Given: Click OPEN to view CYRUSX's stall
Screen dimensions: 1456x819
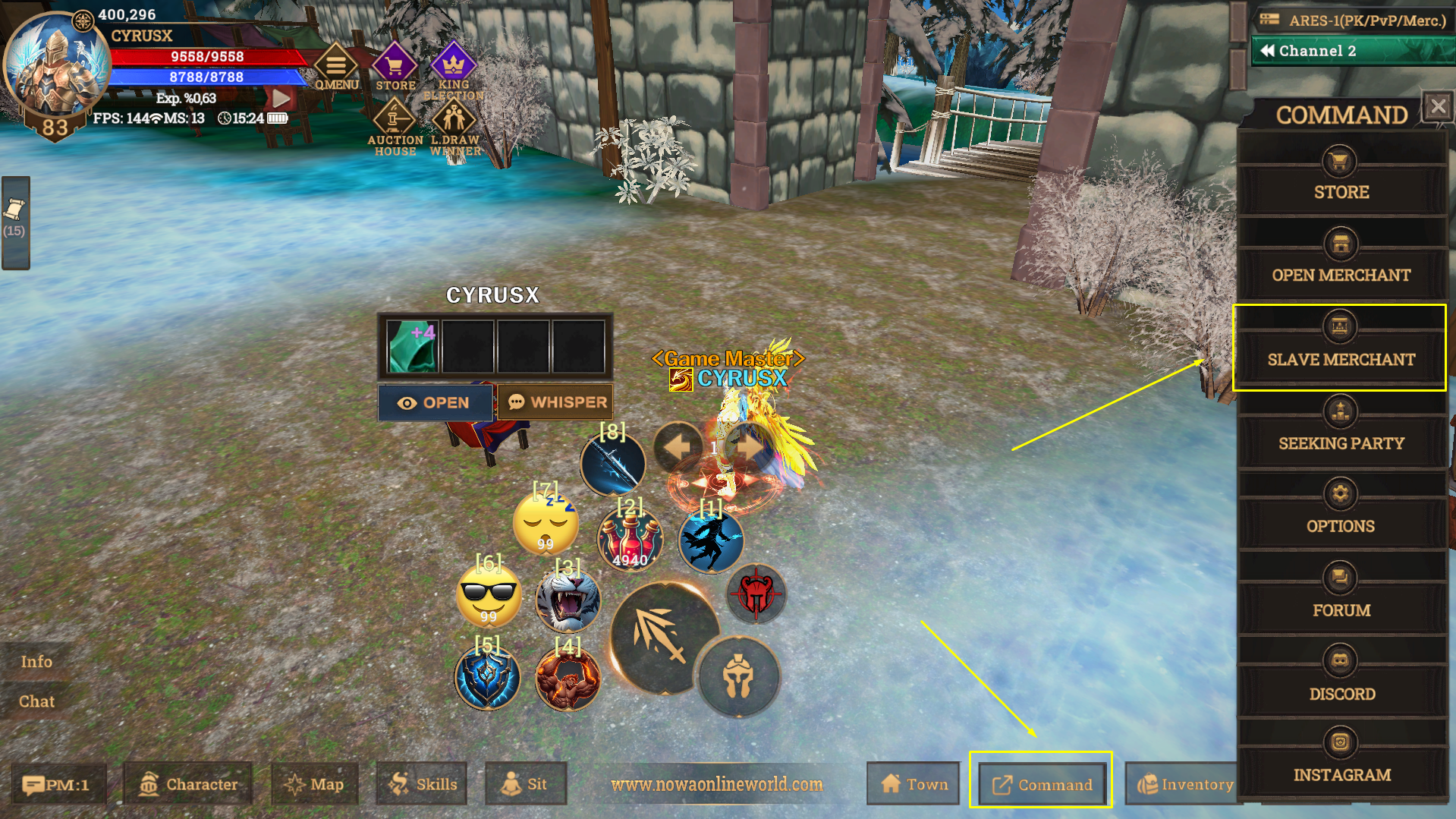Looking at the screenshot, I should pyautogui.click(x=436, y=402).
